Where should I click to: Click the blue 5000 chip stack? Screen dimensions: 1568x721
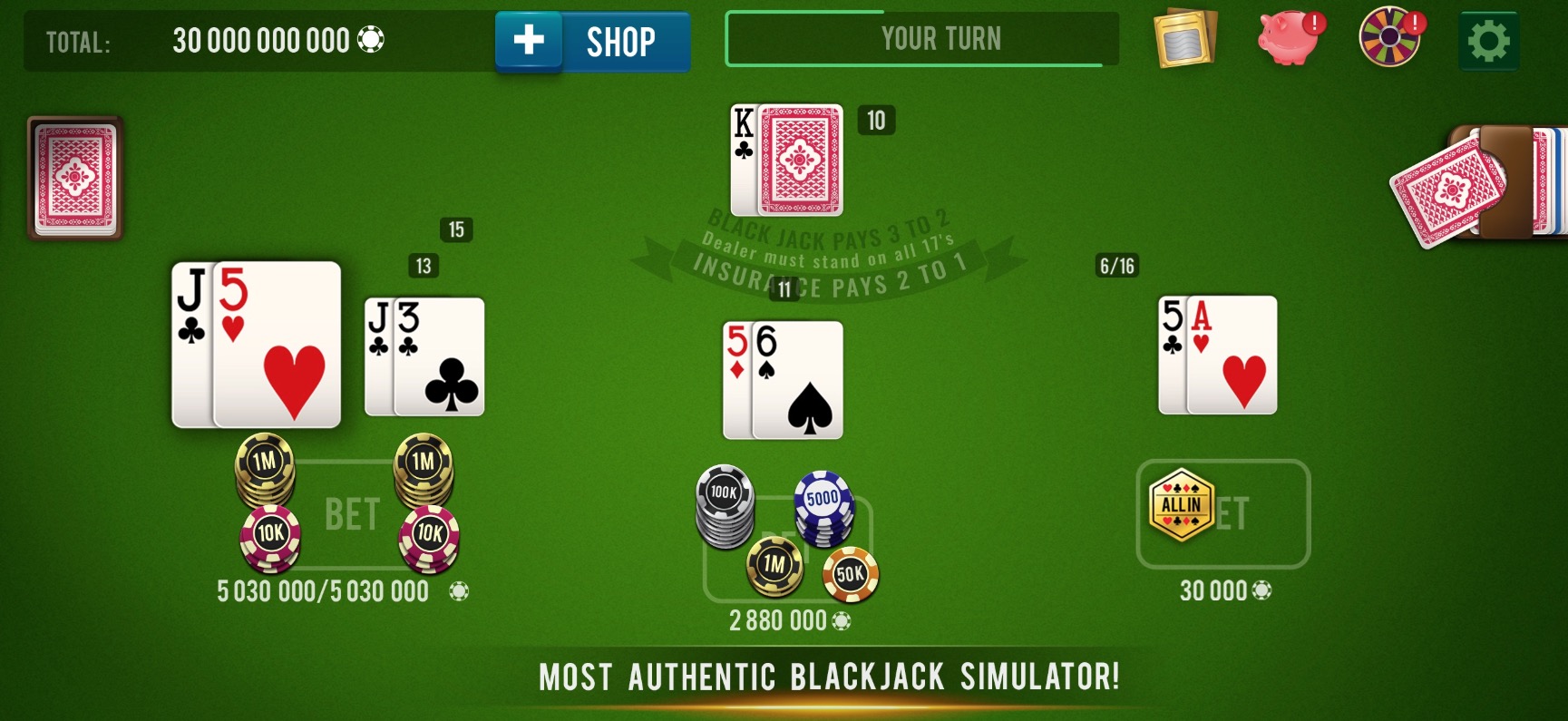[823, 507]
